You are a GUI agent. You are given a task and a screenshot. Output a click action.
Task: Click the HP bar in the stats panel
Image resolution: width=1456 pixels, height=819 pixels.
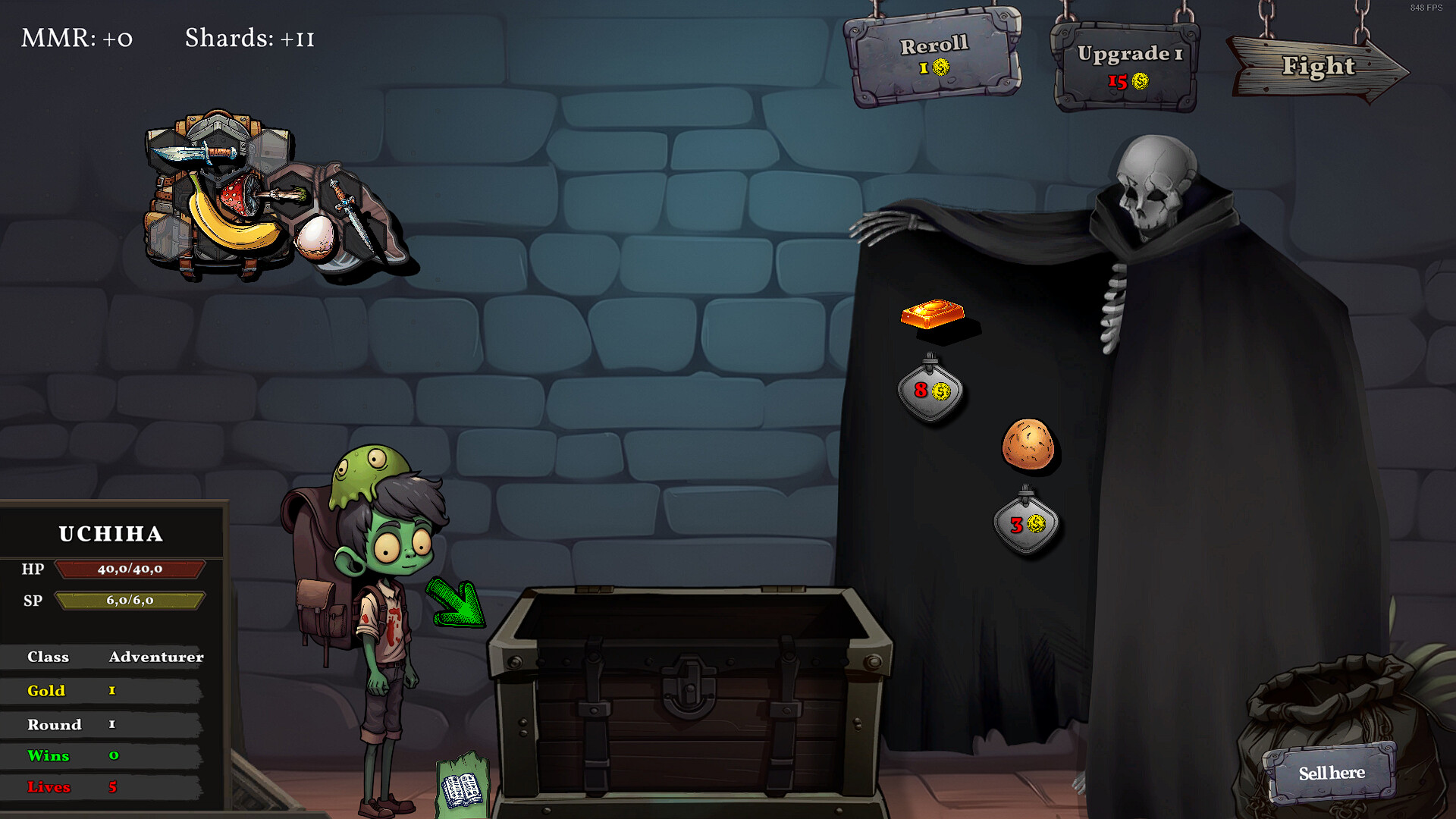tap(129, 569)
